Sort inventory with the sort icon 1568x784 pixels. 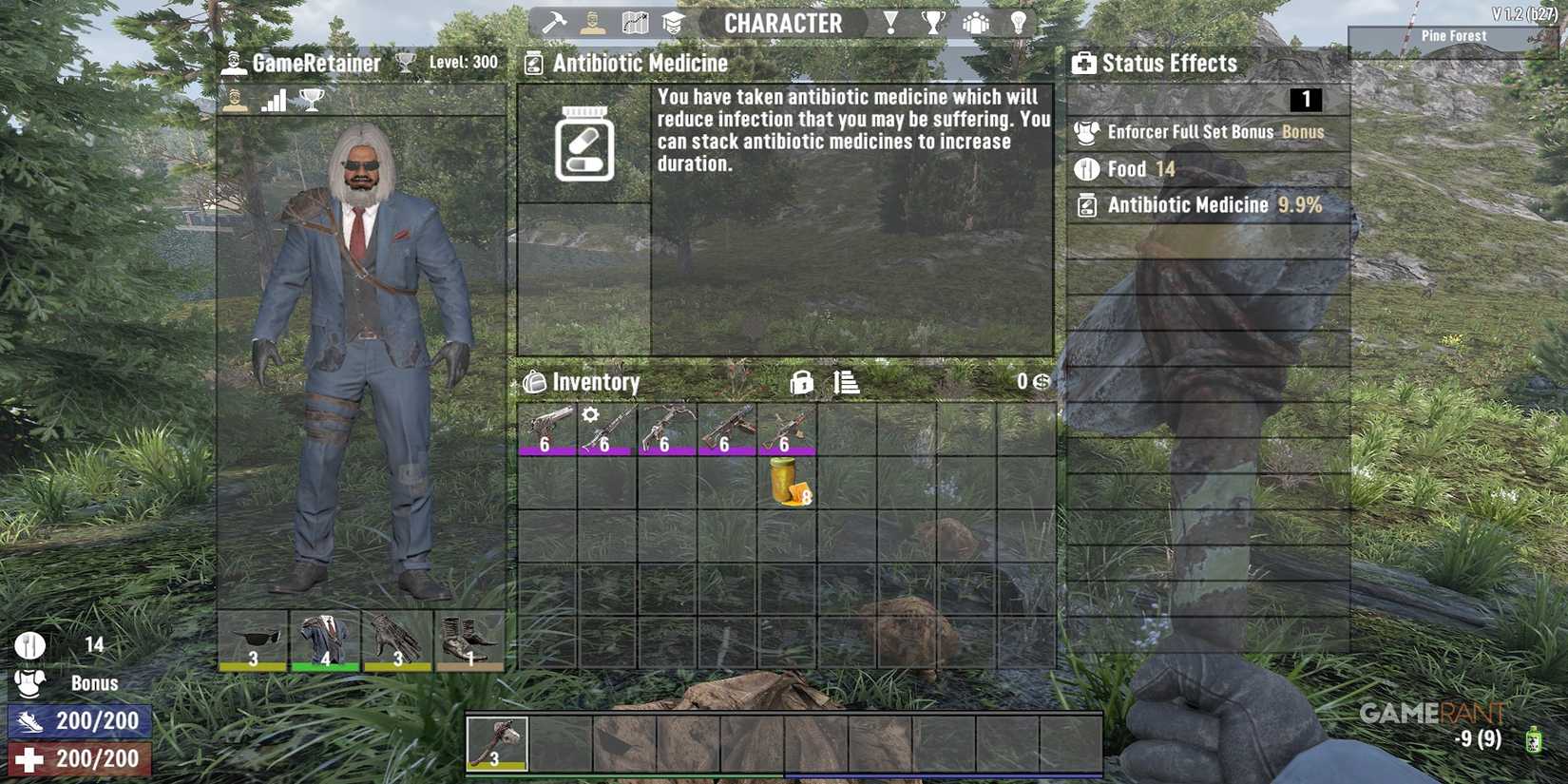coord(845,382)
